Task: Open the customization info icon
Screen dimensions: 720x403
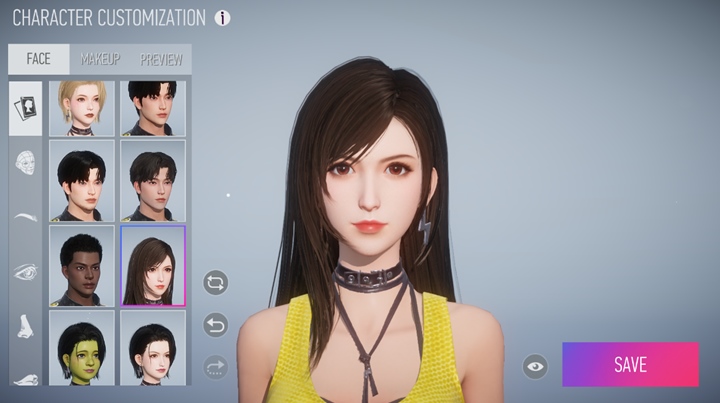Action: 222,18
